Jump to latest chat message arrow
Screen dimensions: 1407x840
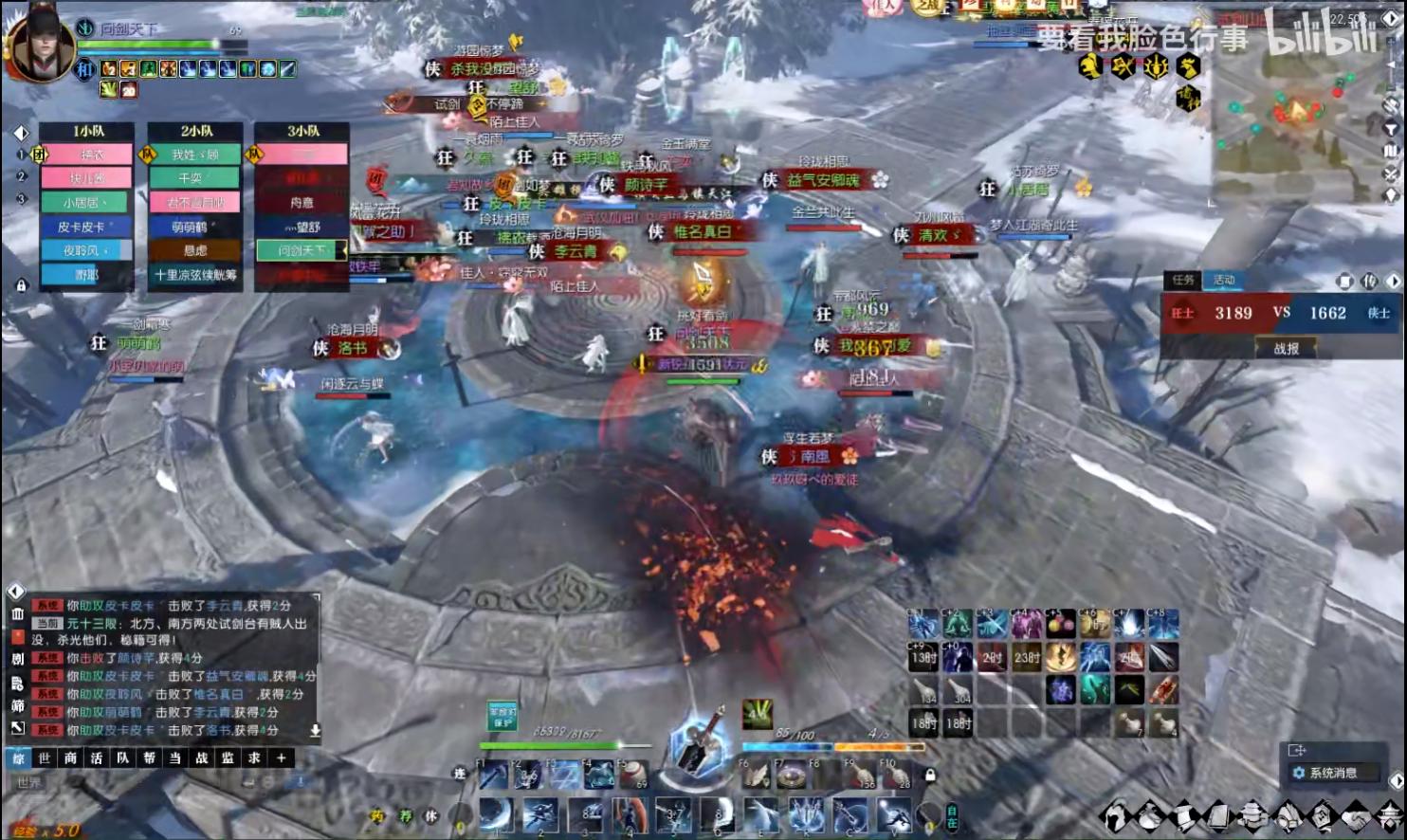click(x=315, y=731)
